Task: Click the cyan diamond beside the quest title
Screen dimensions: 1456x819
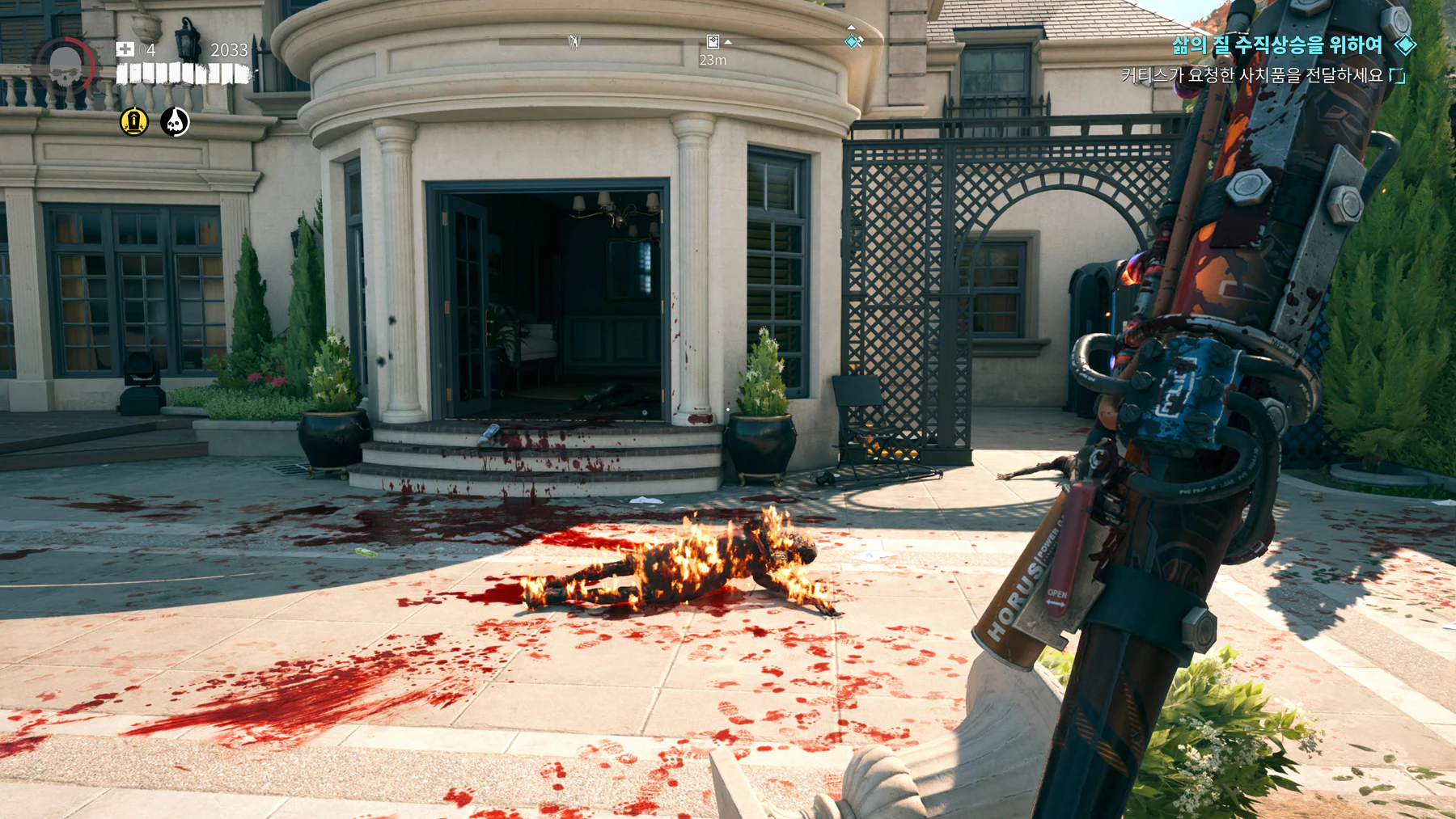Action: [1406, 45]
